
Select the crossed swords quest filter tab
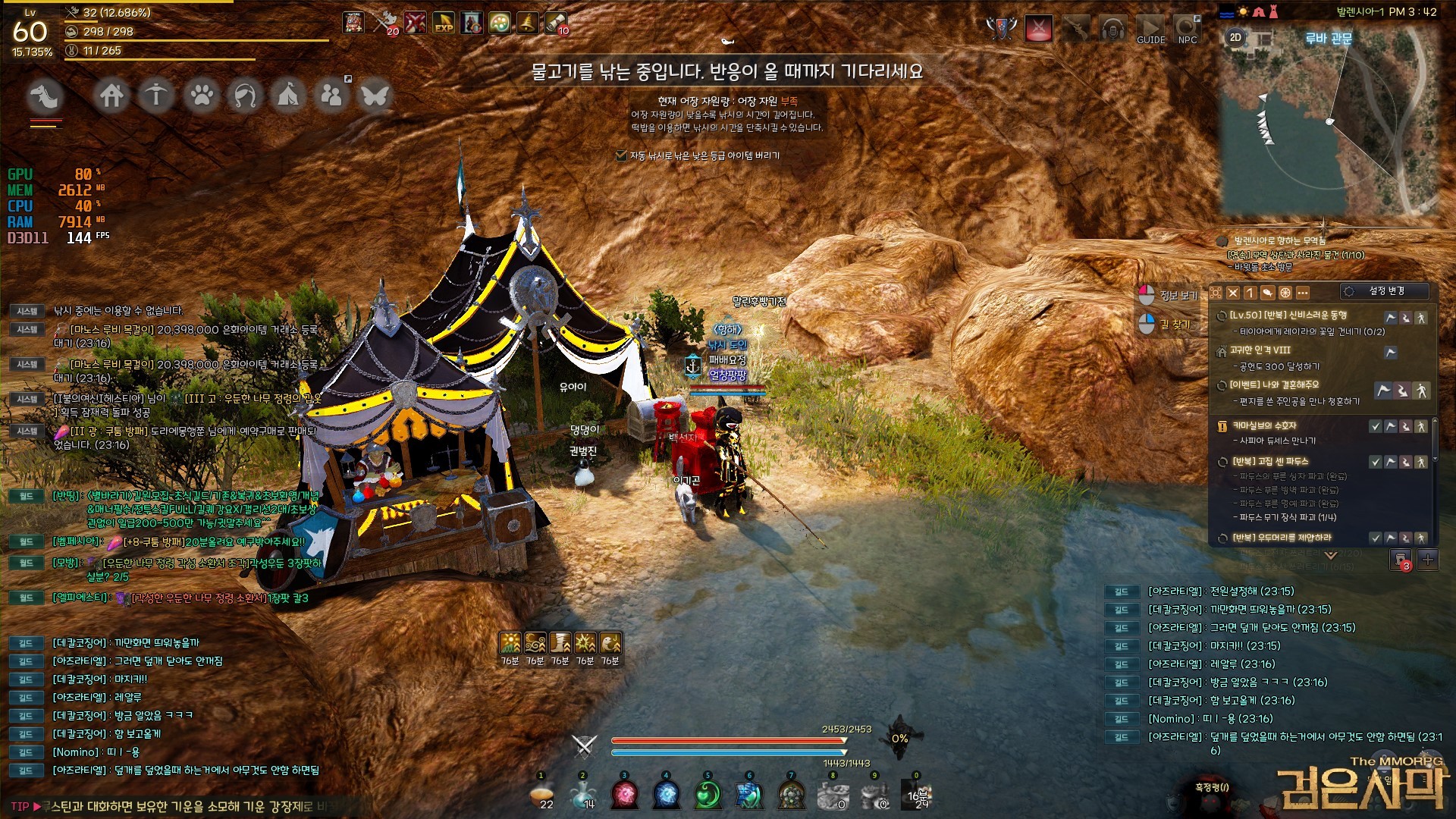click(1233, 293)
